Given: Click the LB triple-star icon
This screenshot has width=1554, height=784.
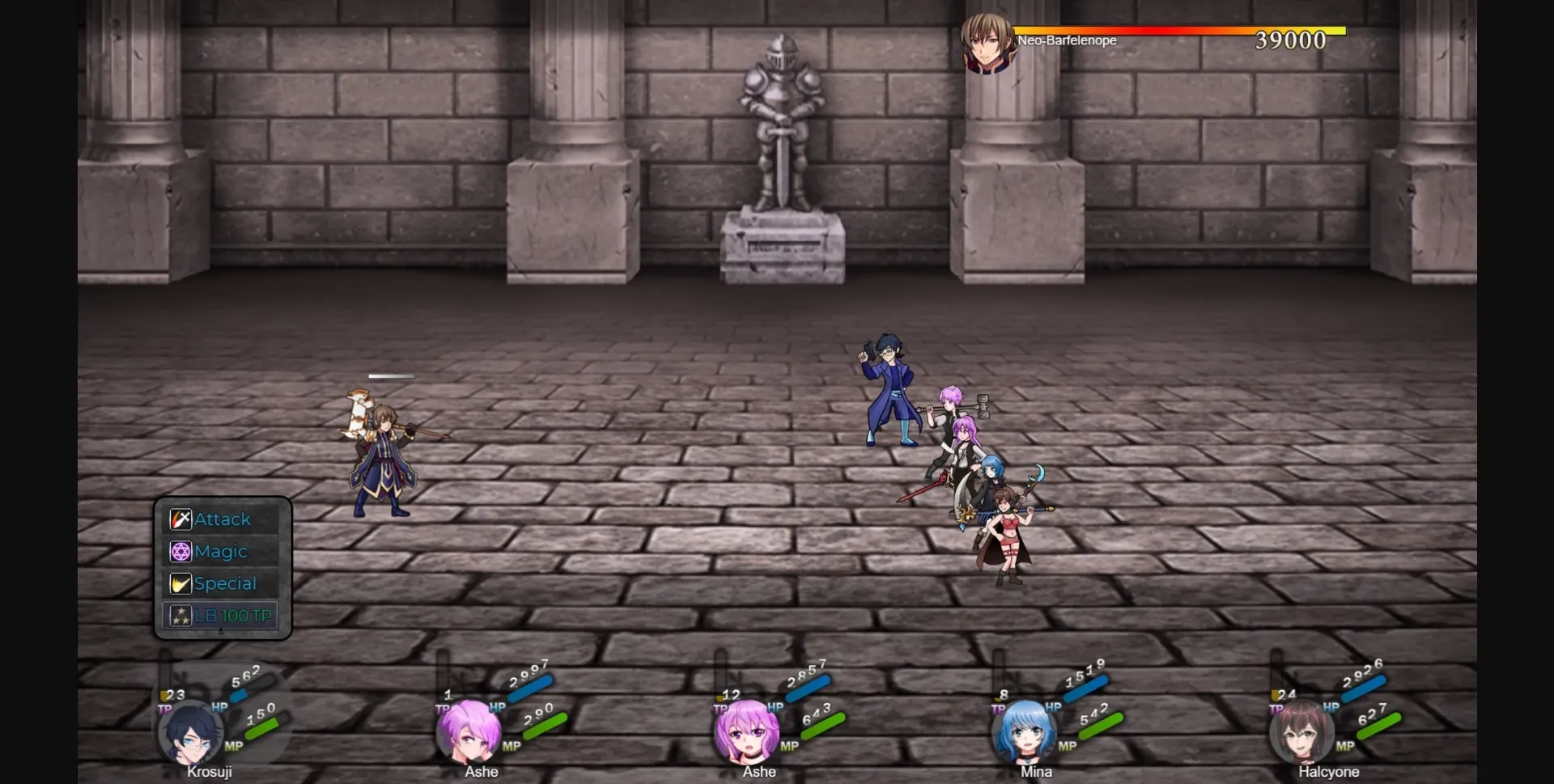Looking at the screenshot, I should [x=180, y=615].
